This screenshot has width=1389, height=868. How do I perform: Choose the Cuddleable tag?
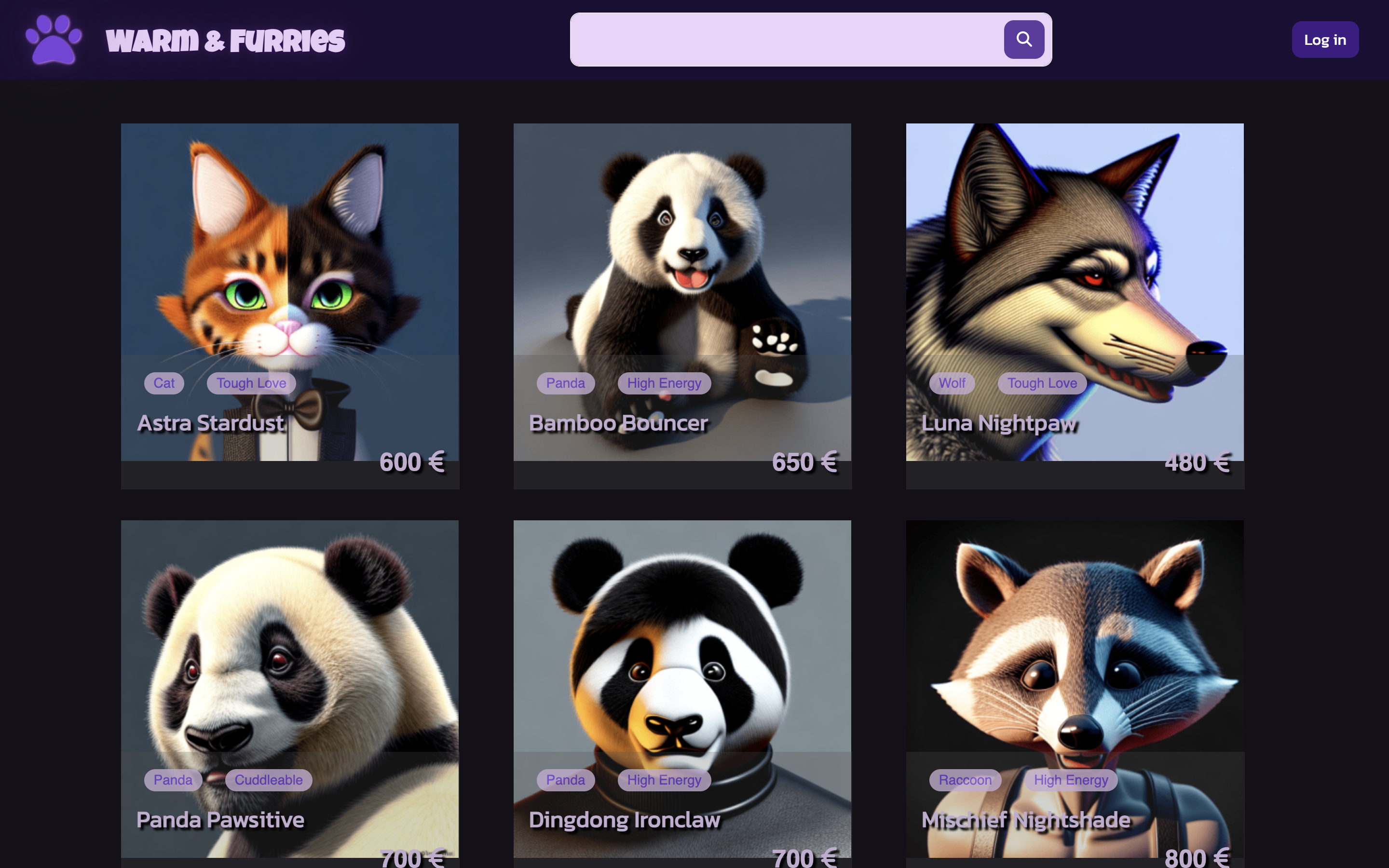pyautogui.click(x=268, y=780)
